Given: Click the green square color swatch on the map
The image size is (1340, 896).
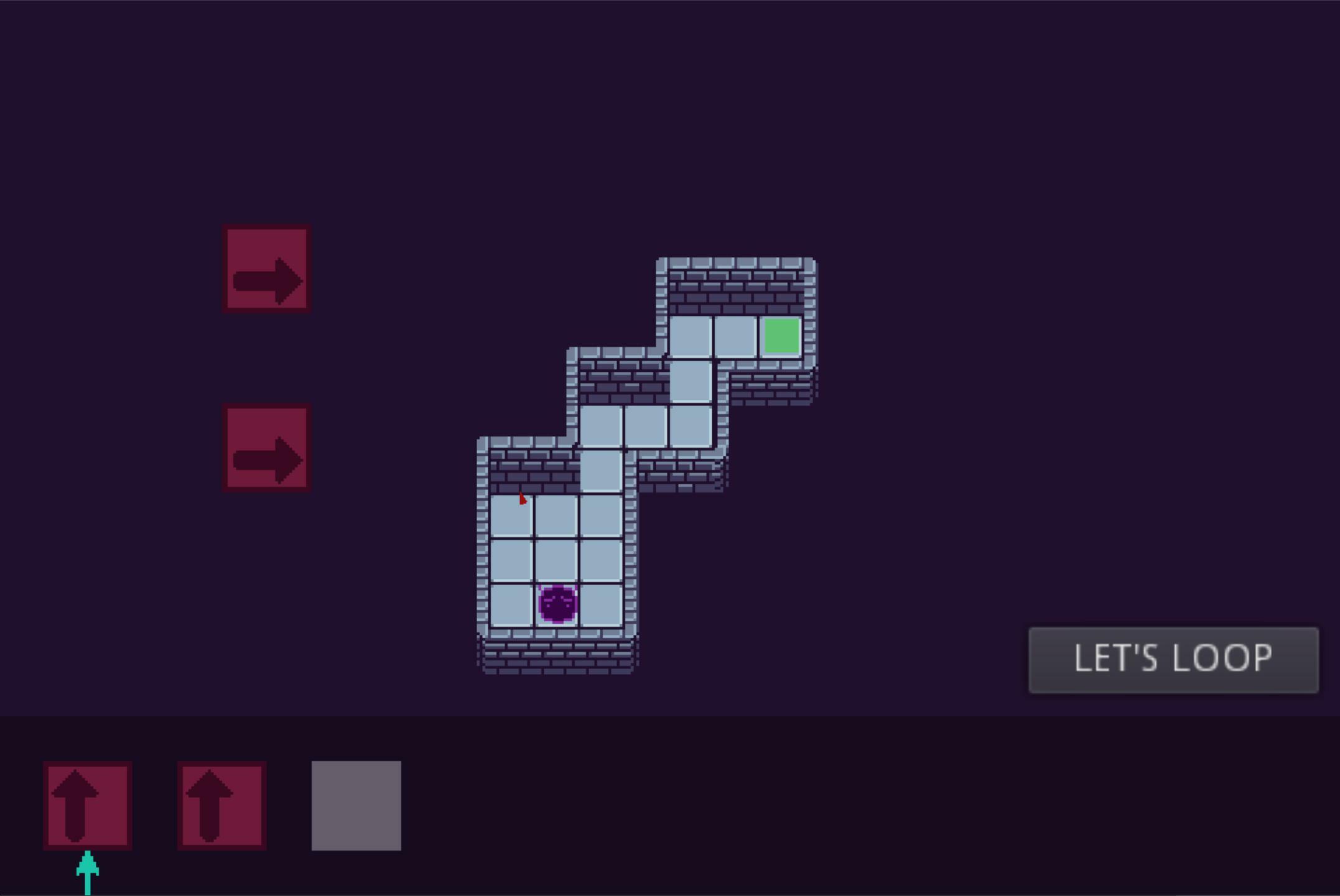Looking at the screenshot, I should pyautogui.click(x=782, y=336).
